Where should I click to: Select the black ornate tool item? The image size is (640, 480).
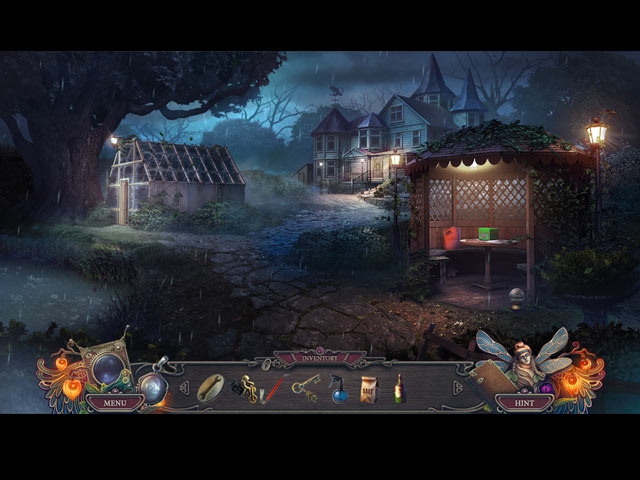(x=245, y=387)
